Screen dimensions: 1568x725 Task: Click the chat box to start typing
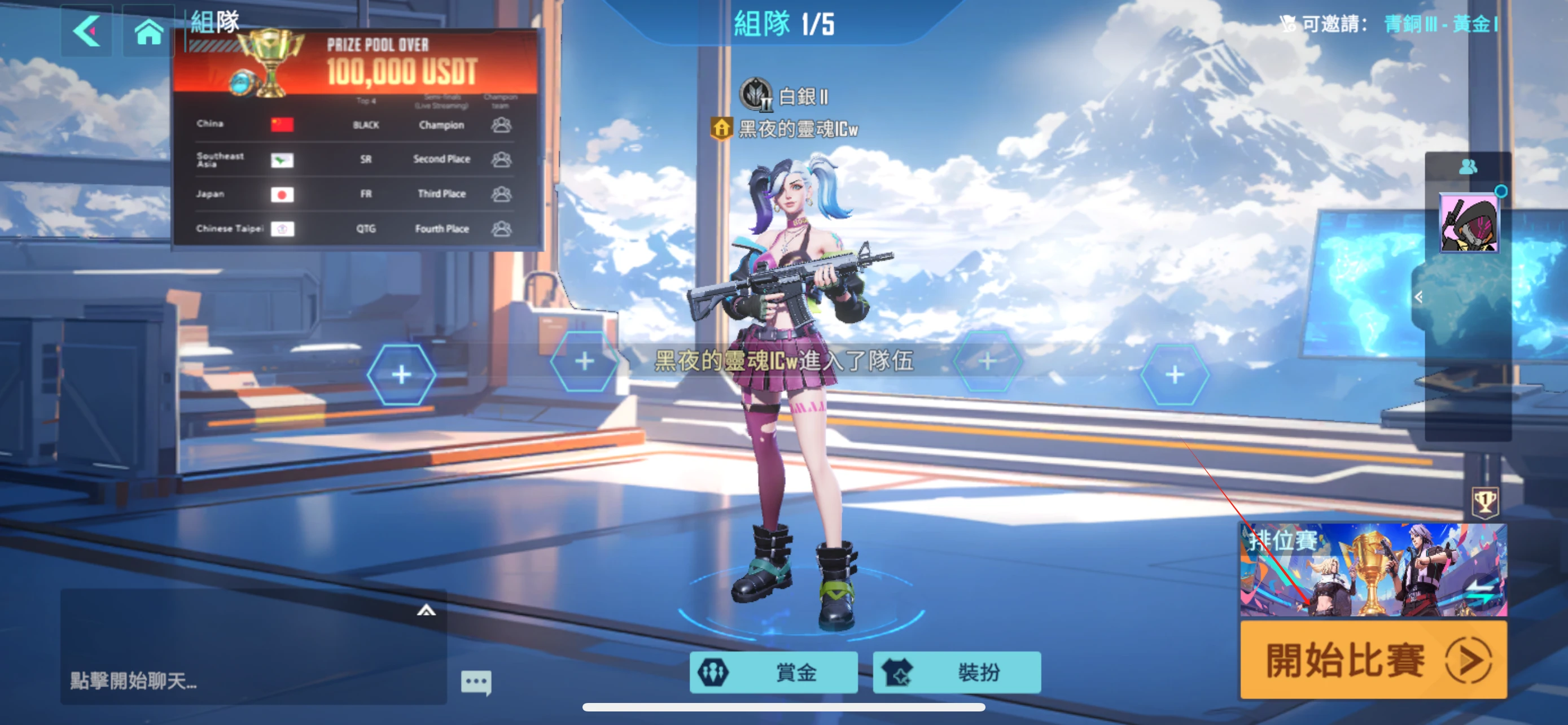[x=243, y=680]
